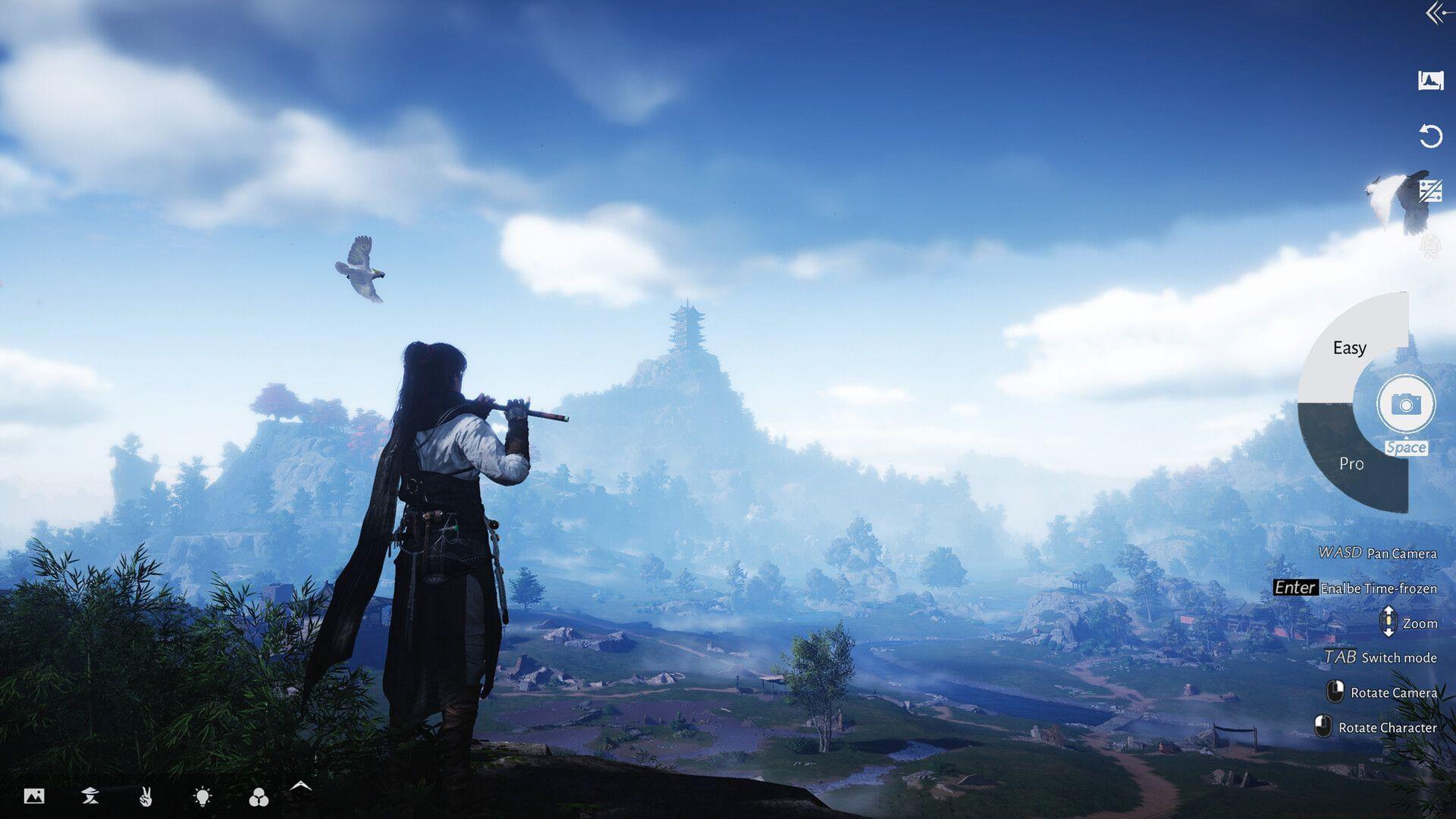Viewport: 1456px width, 819px height.
Task: Open the photo gallery icon
Action: [34, 795]
